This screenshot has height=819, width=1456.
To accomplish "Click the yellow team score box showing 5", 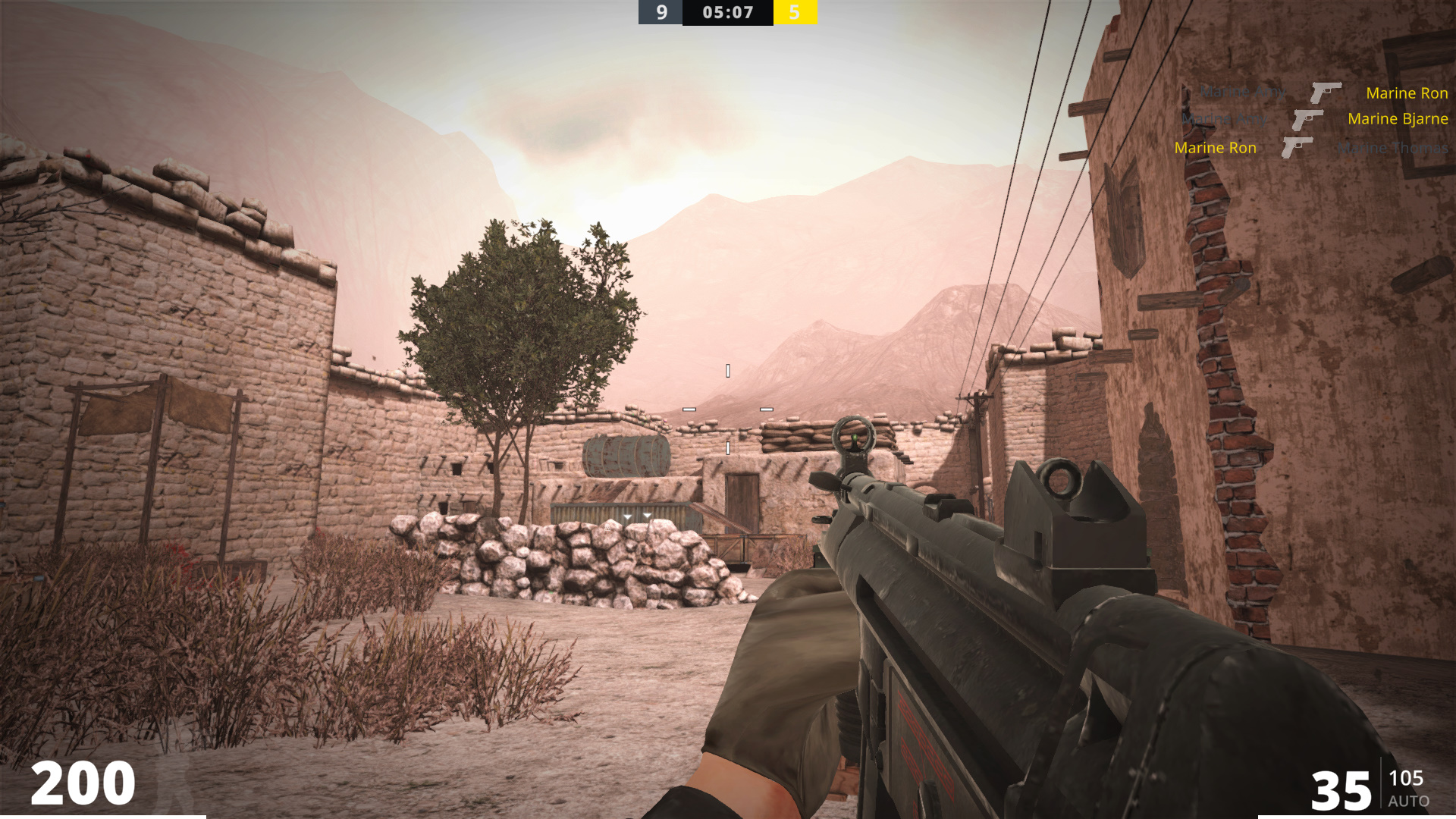I will pos(795,12).
